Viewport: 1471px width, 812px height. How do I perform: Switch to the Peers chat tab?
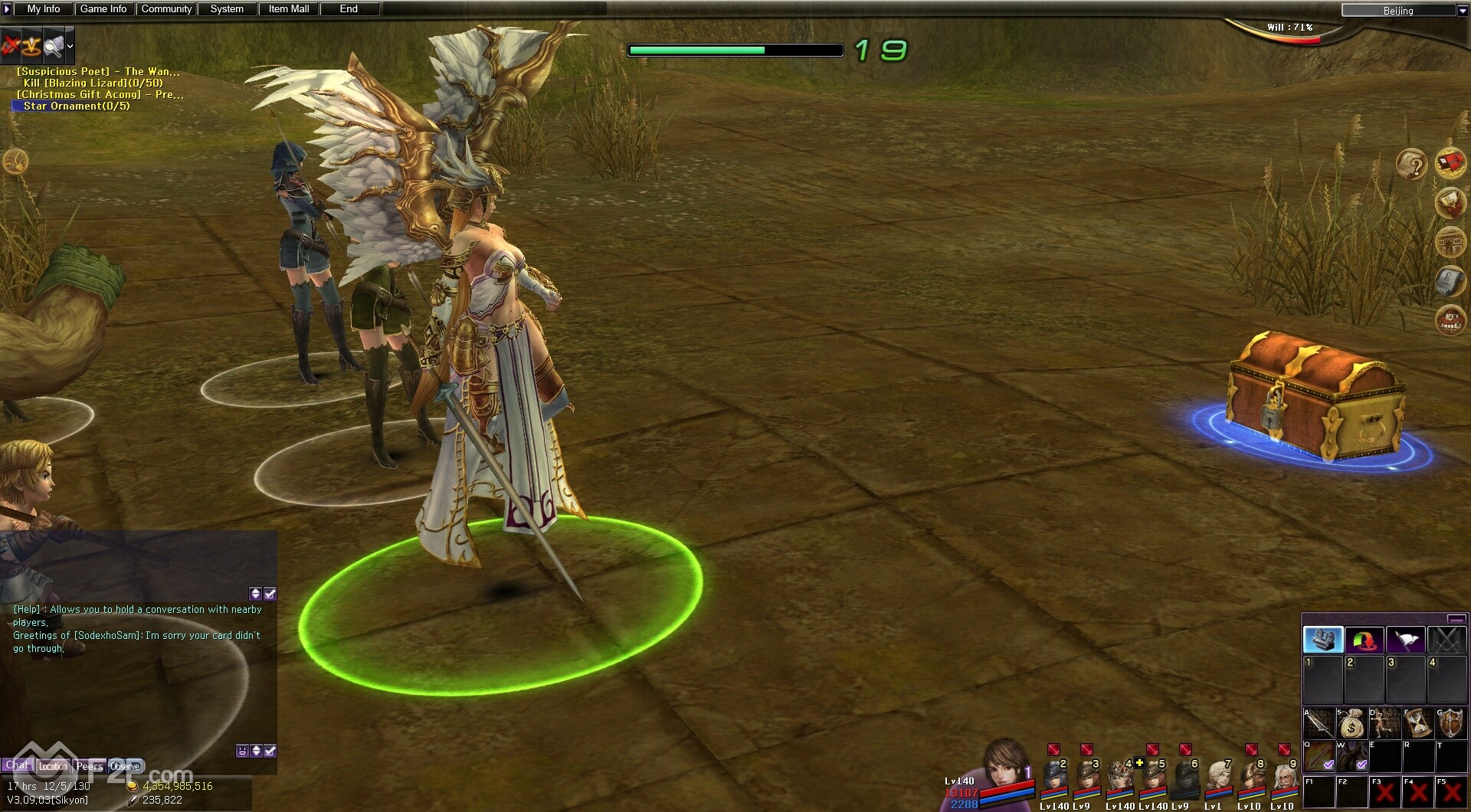coord(89,766)
